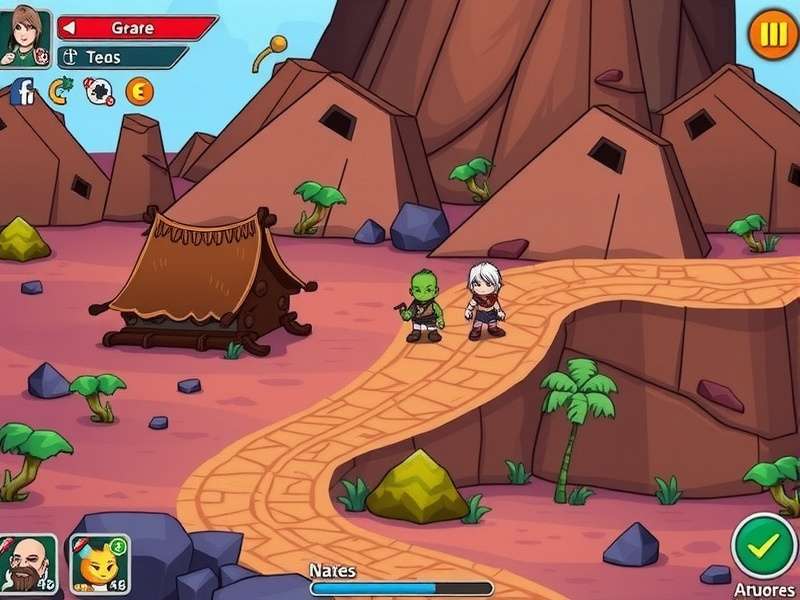Click the red Grare banner
This screenshot has height=600, width=800.
tap(137, 28)
